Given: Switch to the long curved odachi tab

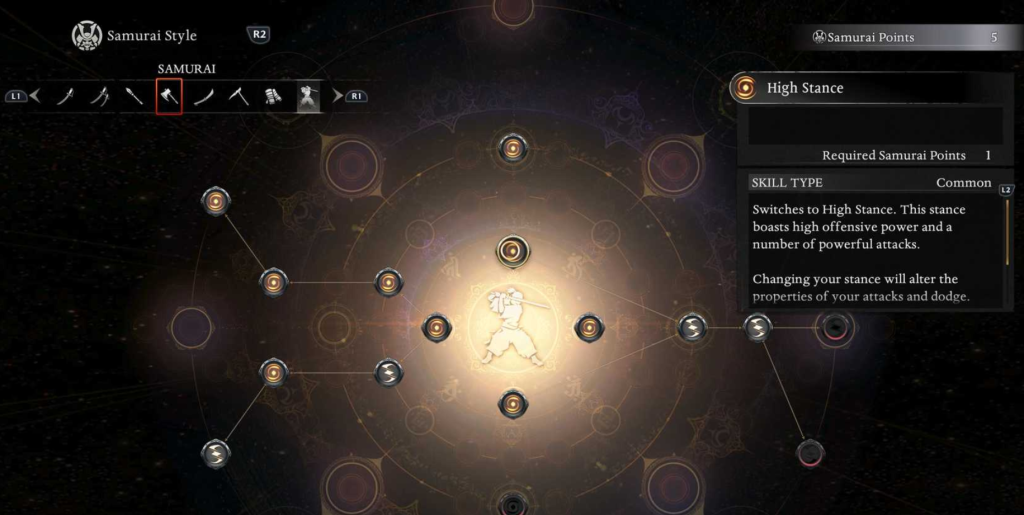Looking at the screenshot, I should [204, 97].
